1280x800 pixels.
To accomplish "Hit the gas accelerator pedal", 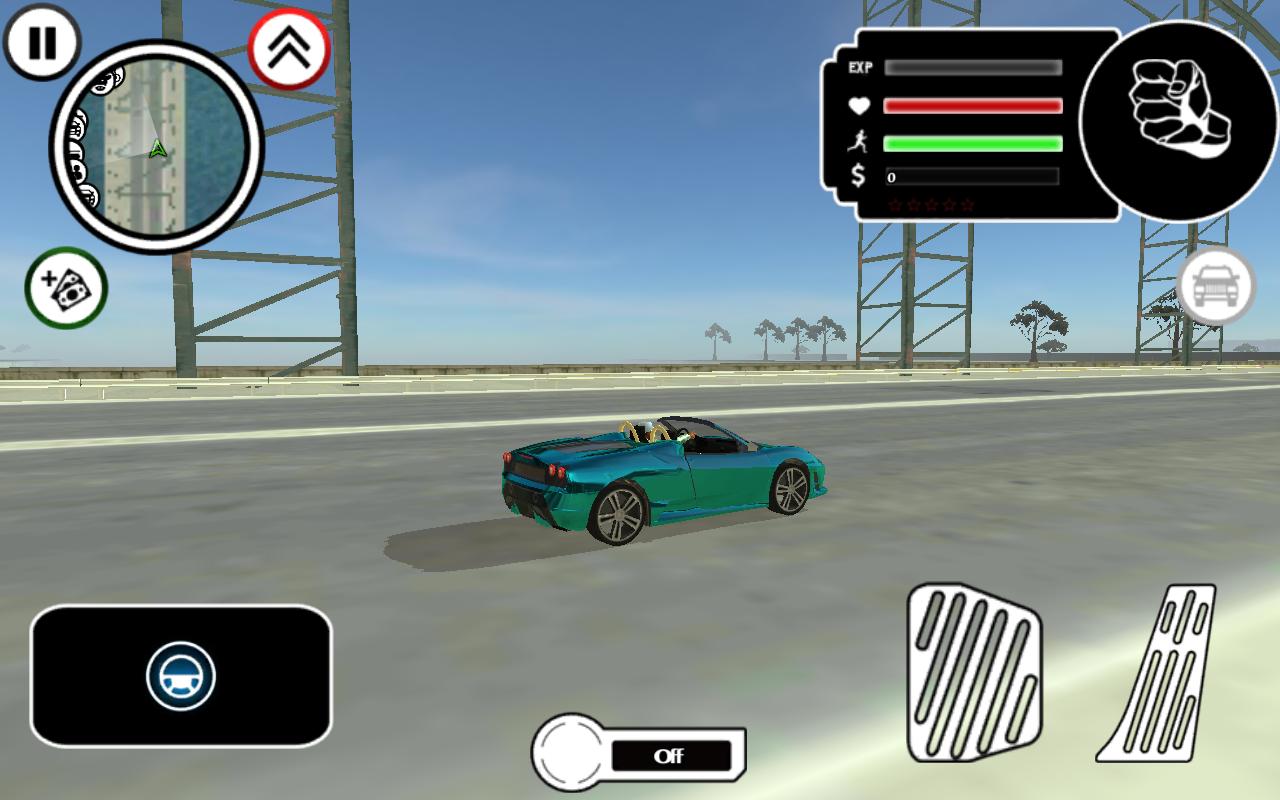I will pos(1162,673).
